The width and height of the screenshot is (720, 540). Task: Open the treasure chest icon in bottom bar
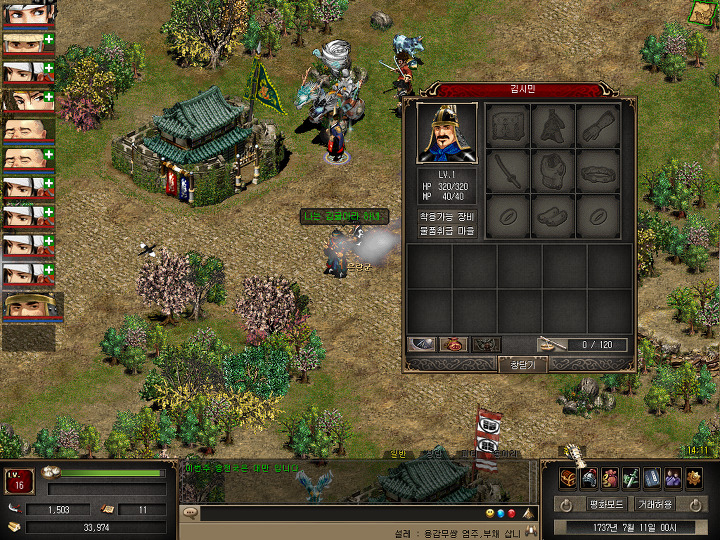pyautogui.click(x=567, y=478)
